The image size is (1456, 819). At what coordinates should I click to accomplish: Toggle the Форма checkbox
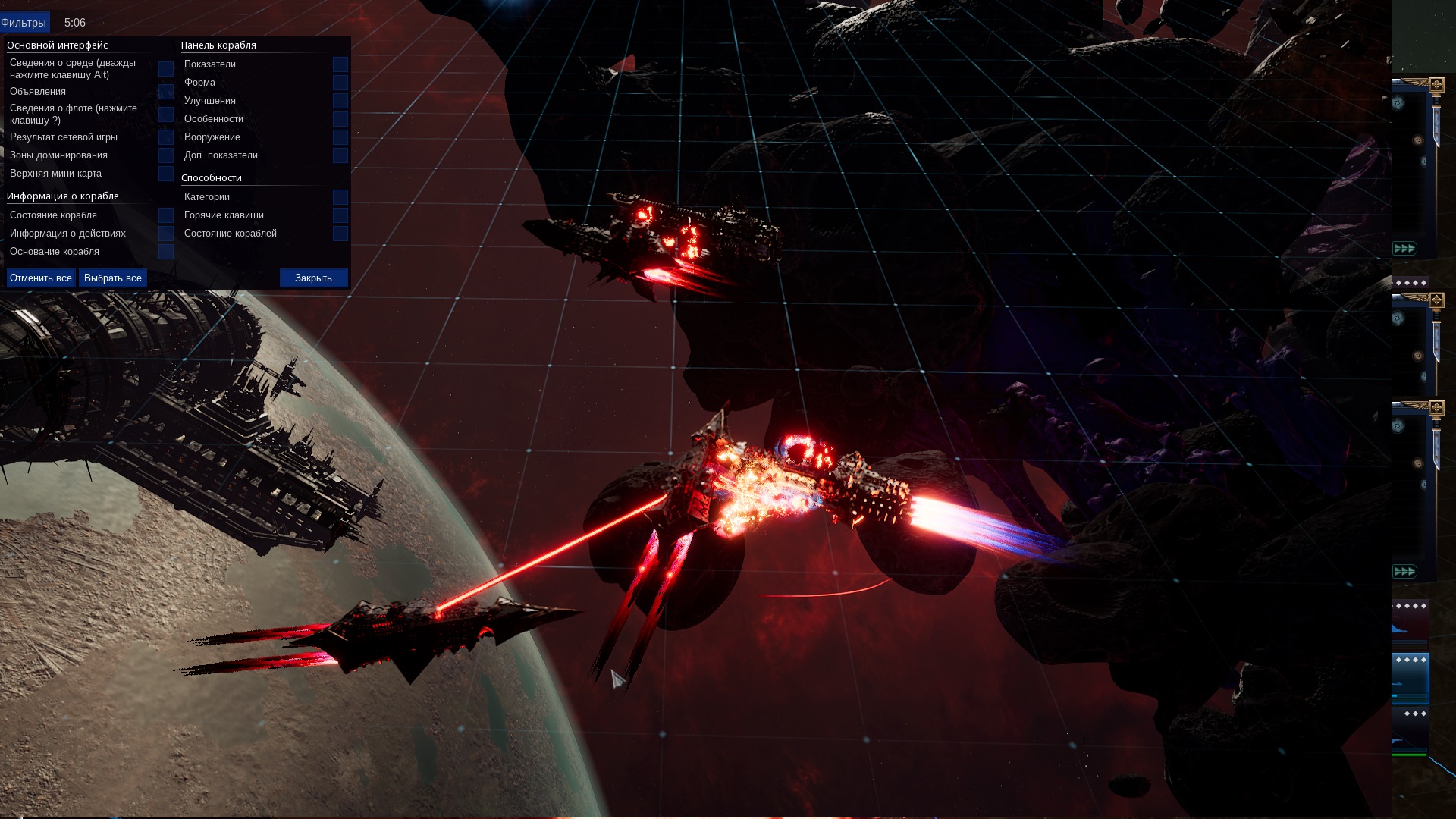click(340, 83)
